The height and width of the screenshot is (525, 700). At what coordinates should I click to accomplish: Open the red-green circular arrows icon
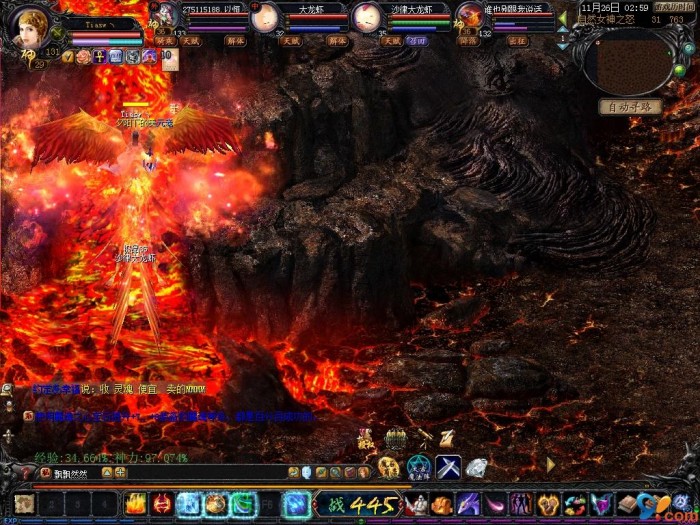coord(574,504)
